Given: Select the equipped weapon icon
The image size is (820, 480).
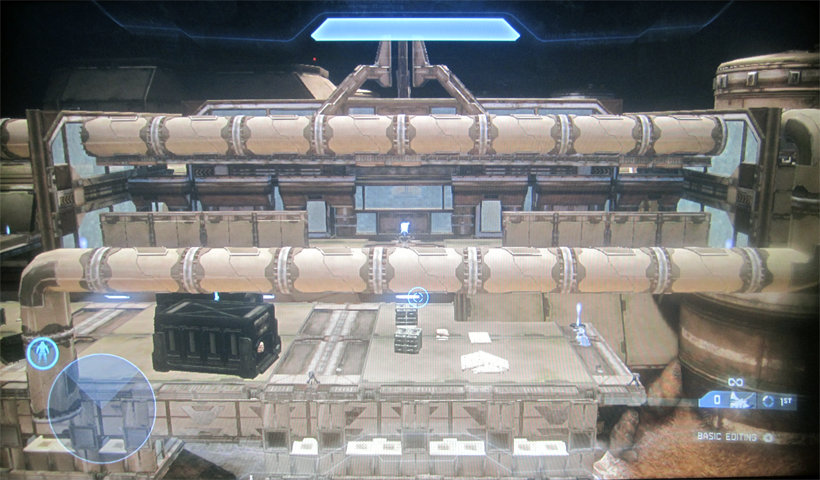Looking at the screenshot, I should click(x=743, y=401).
